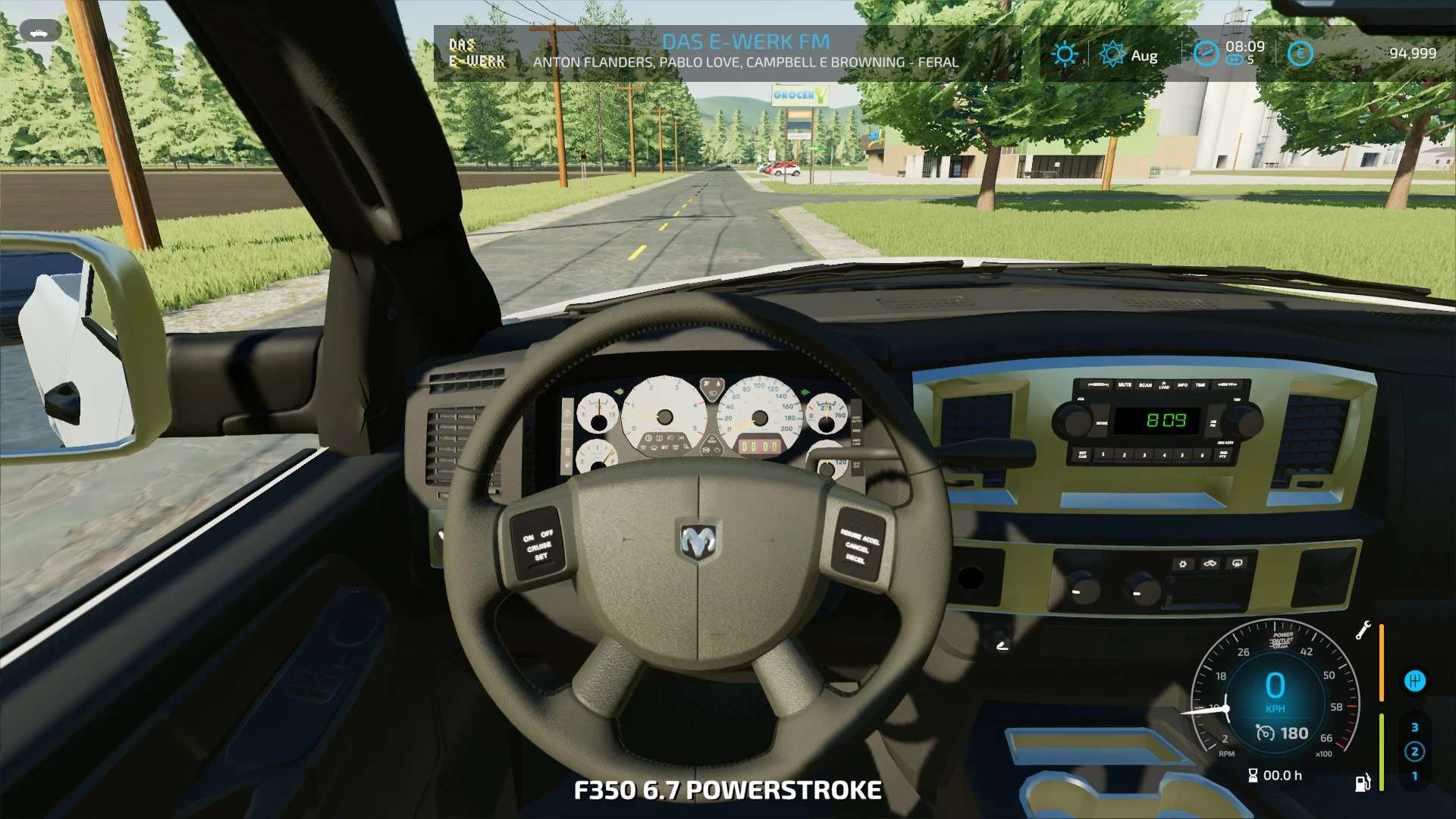Click the circled gear 2 indicator
Viewport: 1456px width, 819px height.
[x=1414, y=752]
